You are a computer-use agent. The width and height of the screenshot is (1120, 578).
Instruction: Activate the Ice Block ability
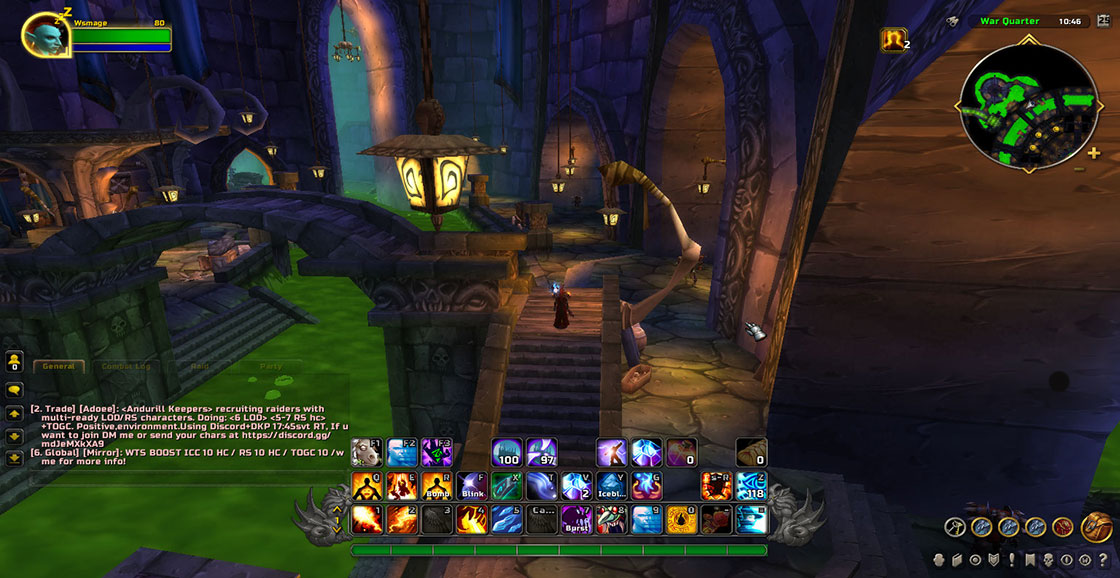tap(611, 486)
